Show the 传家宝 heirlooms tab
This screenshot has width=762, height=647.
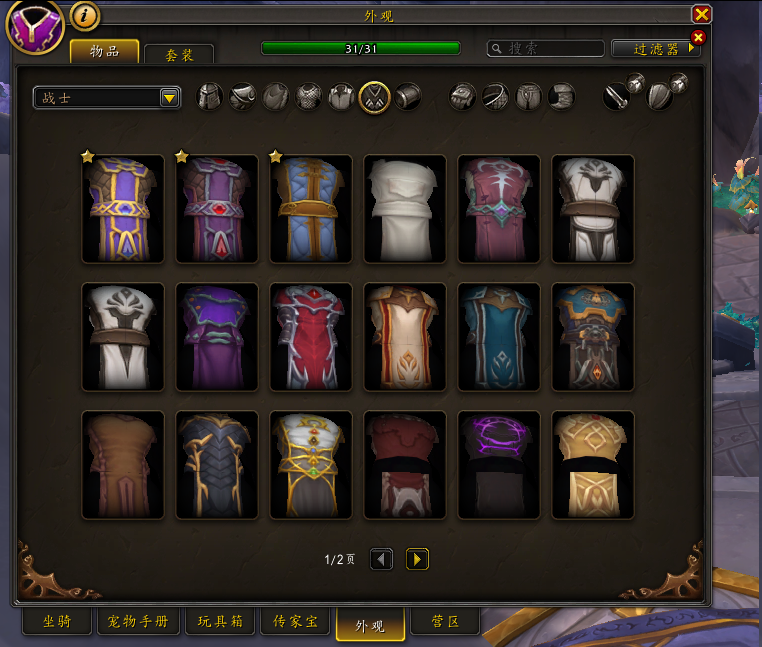pyautogui.click(x=295, y=622)
